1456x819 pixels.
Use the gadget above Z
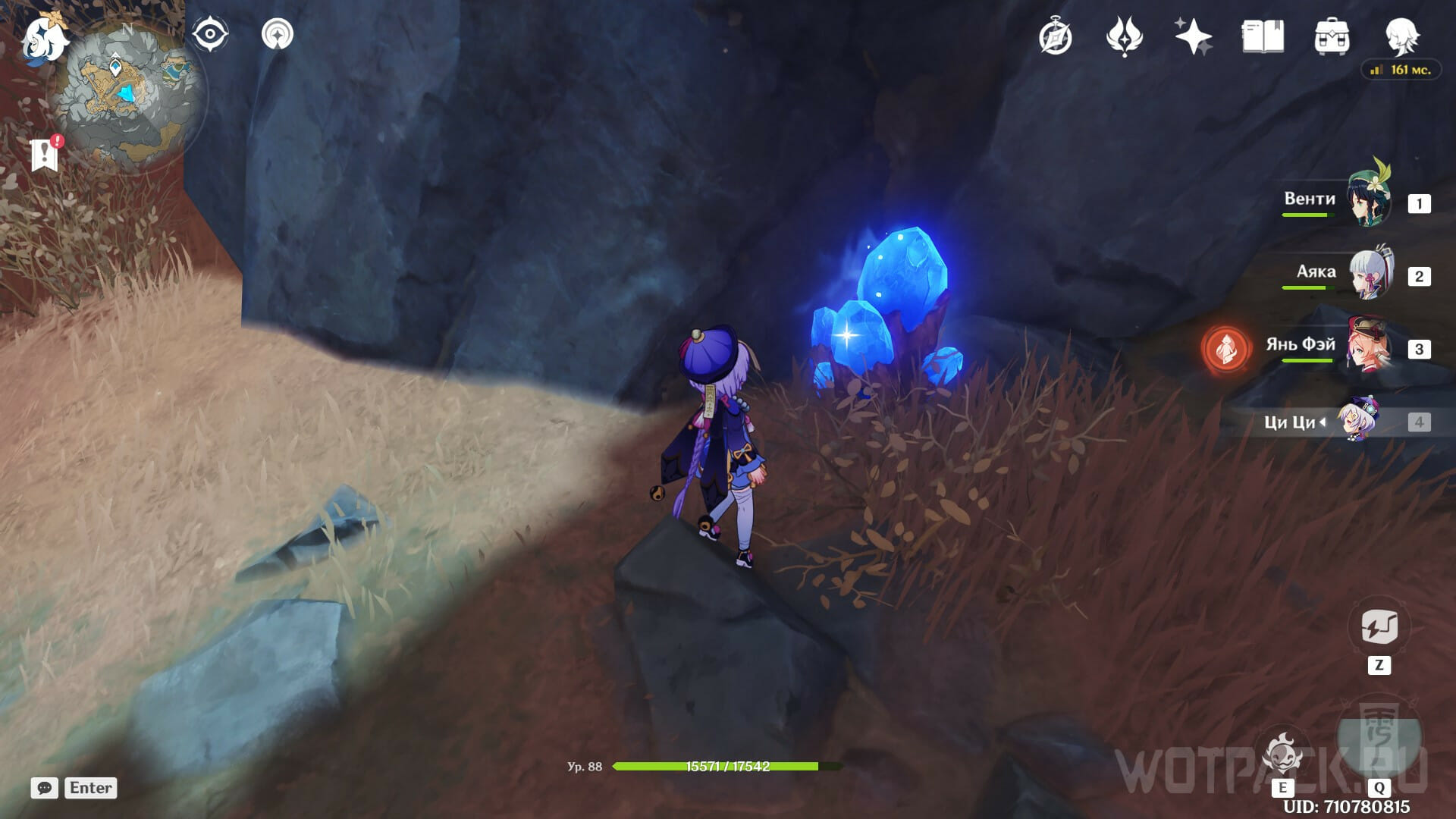pos(1379,628)
